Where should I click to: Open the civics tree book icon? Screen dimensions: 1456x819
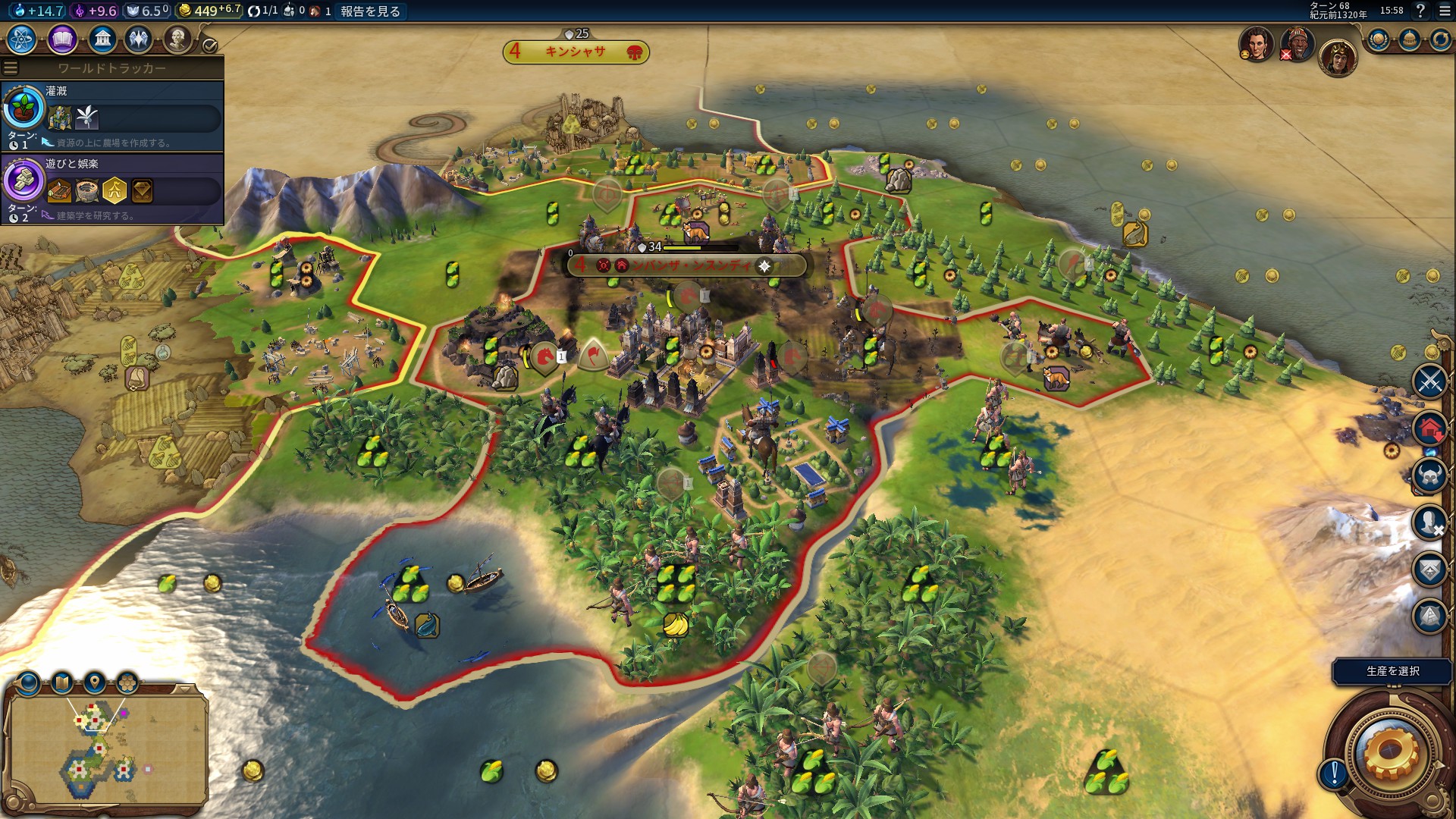point(62,39)
